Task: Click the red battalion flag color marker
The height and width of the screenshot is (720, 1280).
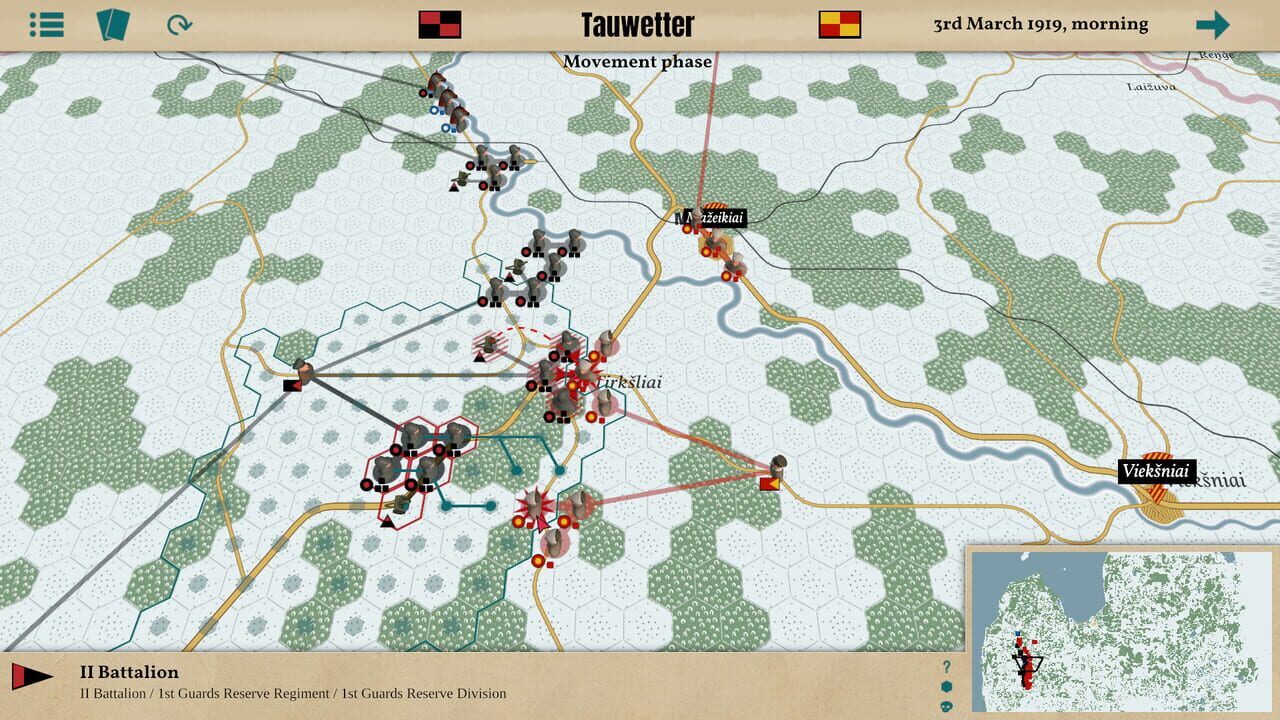Action: pos(18,677)
